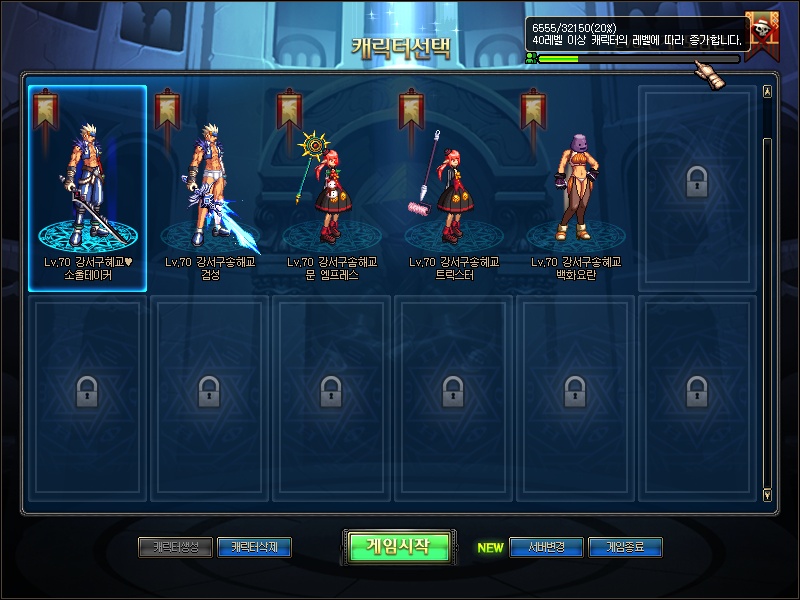Click the scrollbar up arrow of character list

[x=767, y=91]
